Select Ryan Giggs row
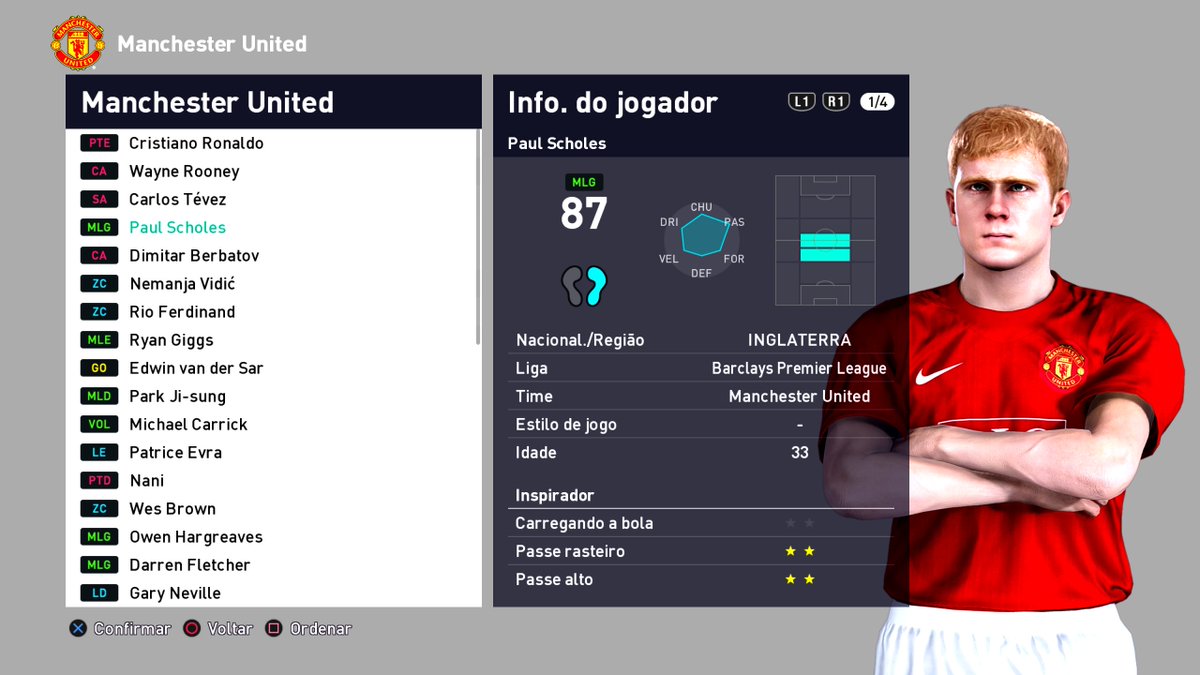The height and width of the screenshot is (675, 1200). tap(171, 340)
